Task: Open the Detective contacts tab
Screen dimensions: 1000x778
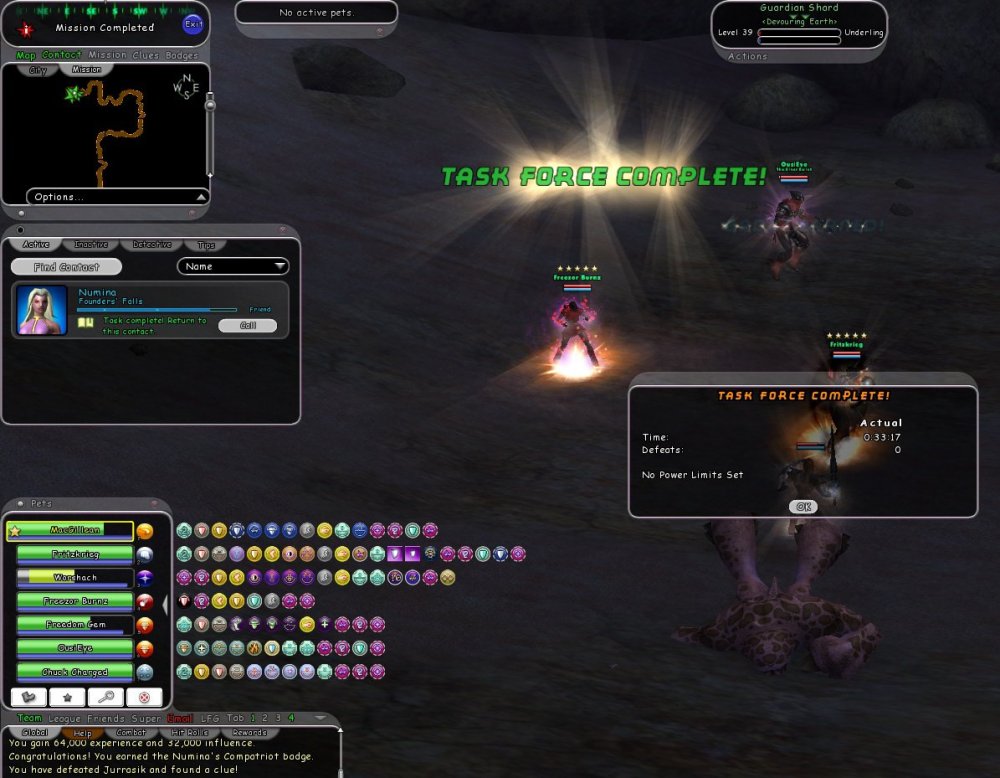Action: (x=151, y=245)
